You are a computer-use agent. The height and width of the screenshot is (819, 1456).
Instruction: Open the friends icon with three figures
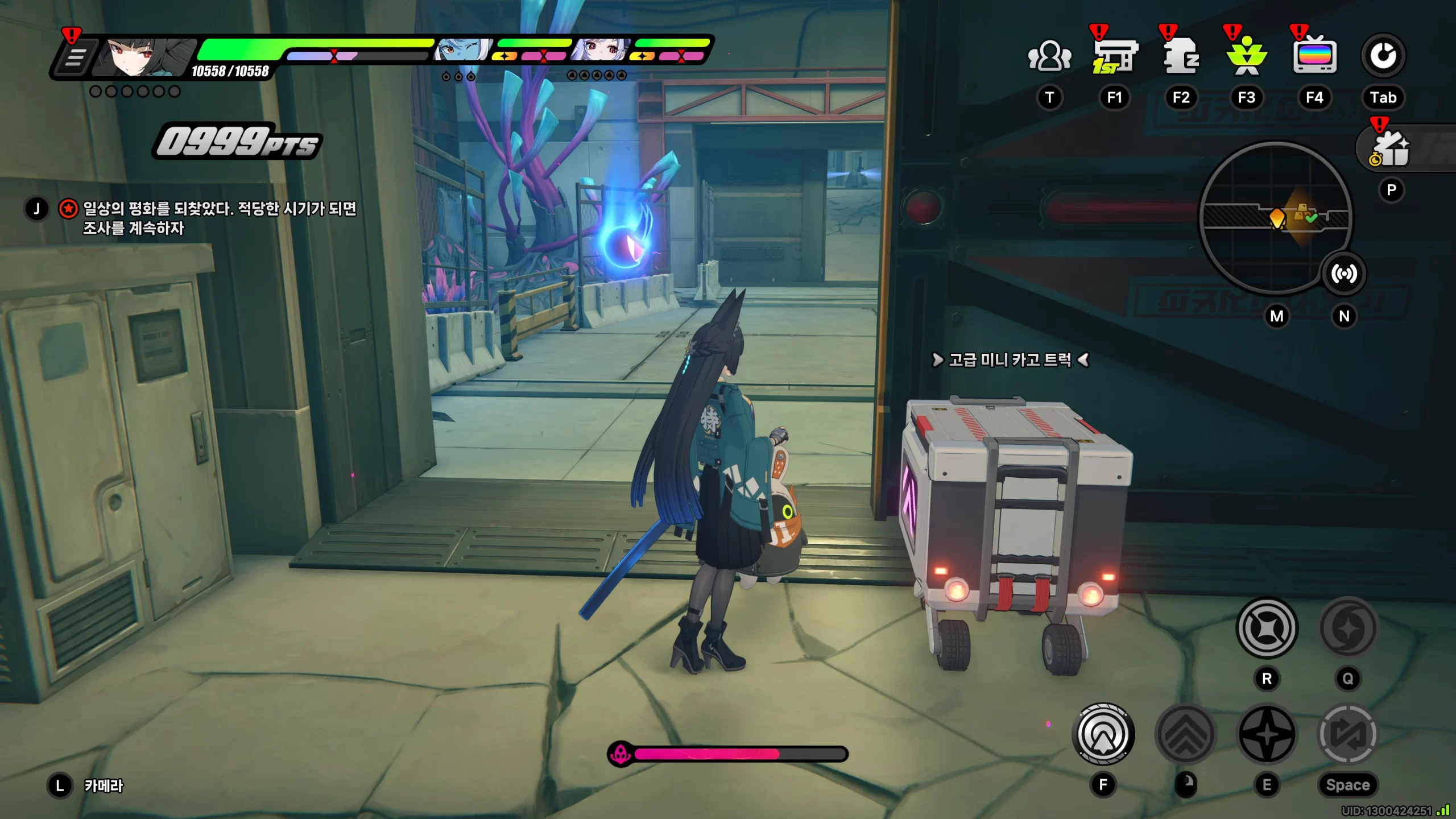(x=1049, y=56)
